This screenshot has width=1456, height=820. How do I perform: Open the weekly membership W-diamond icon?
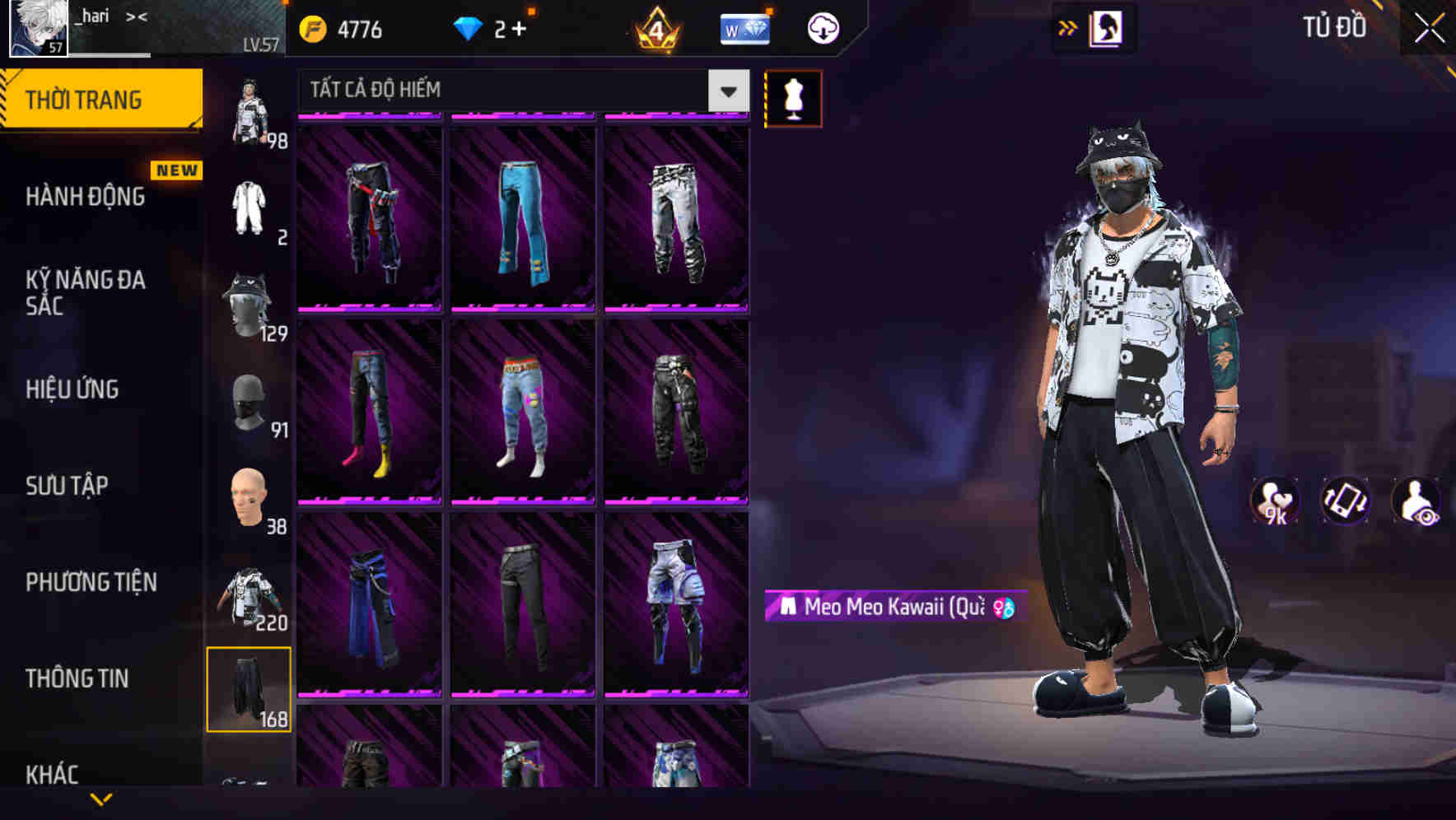pyautogui.click(x=744, y=27)
